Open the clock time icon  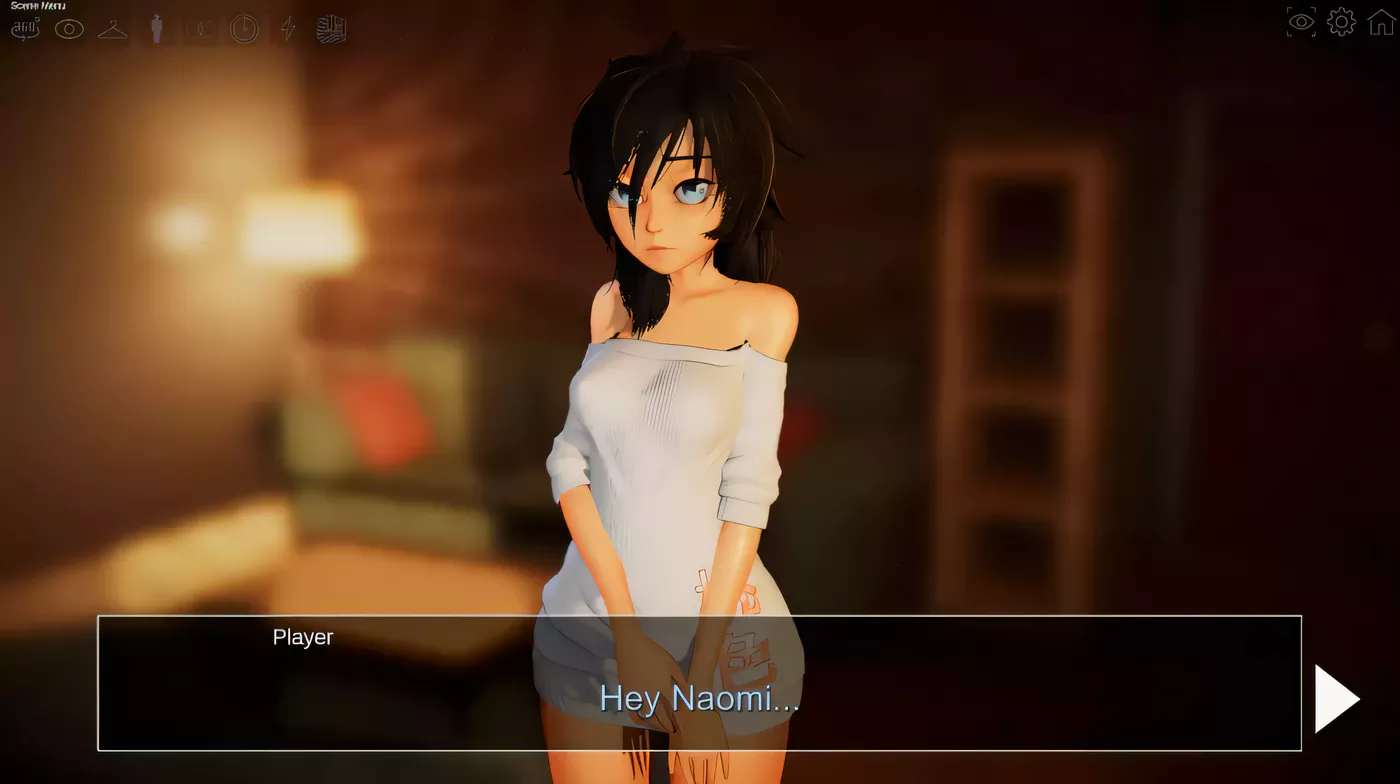tap(244, 29)
